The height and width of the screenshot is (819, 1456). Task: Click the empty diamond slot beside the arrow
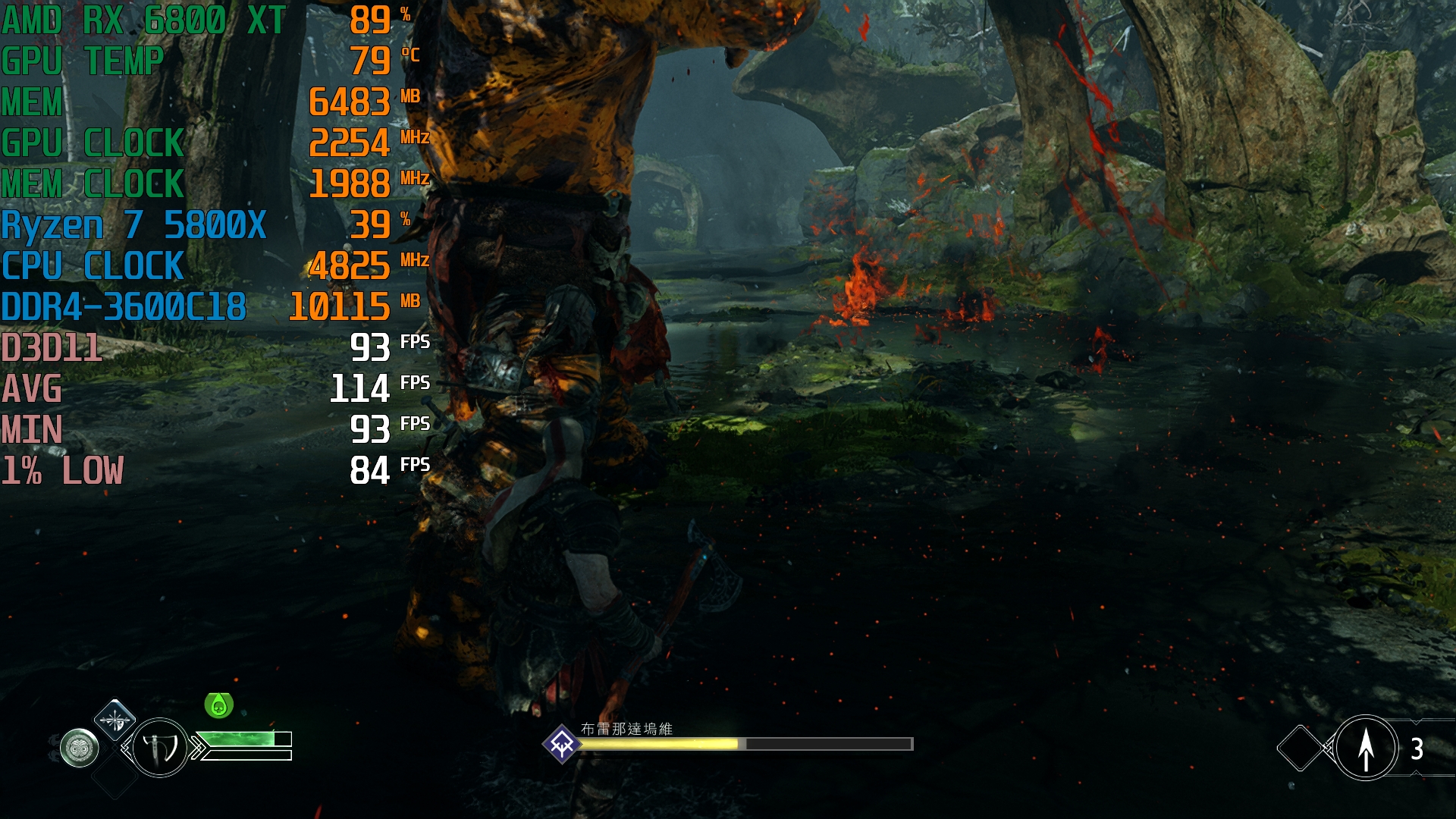(1300, 748)
